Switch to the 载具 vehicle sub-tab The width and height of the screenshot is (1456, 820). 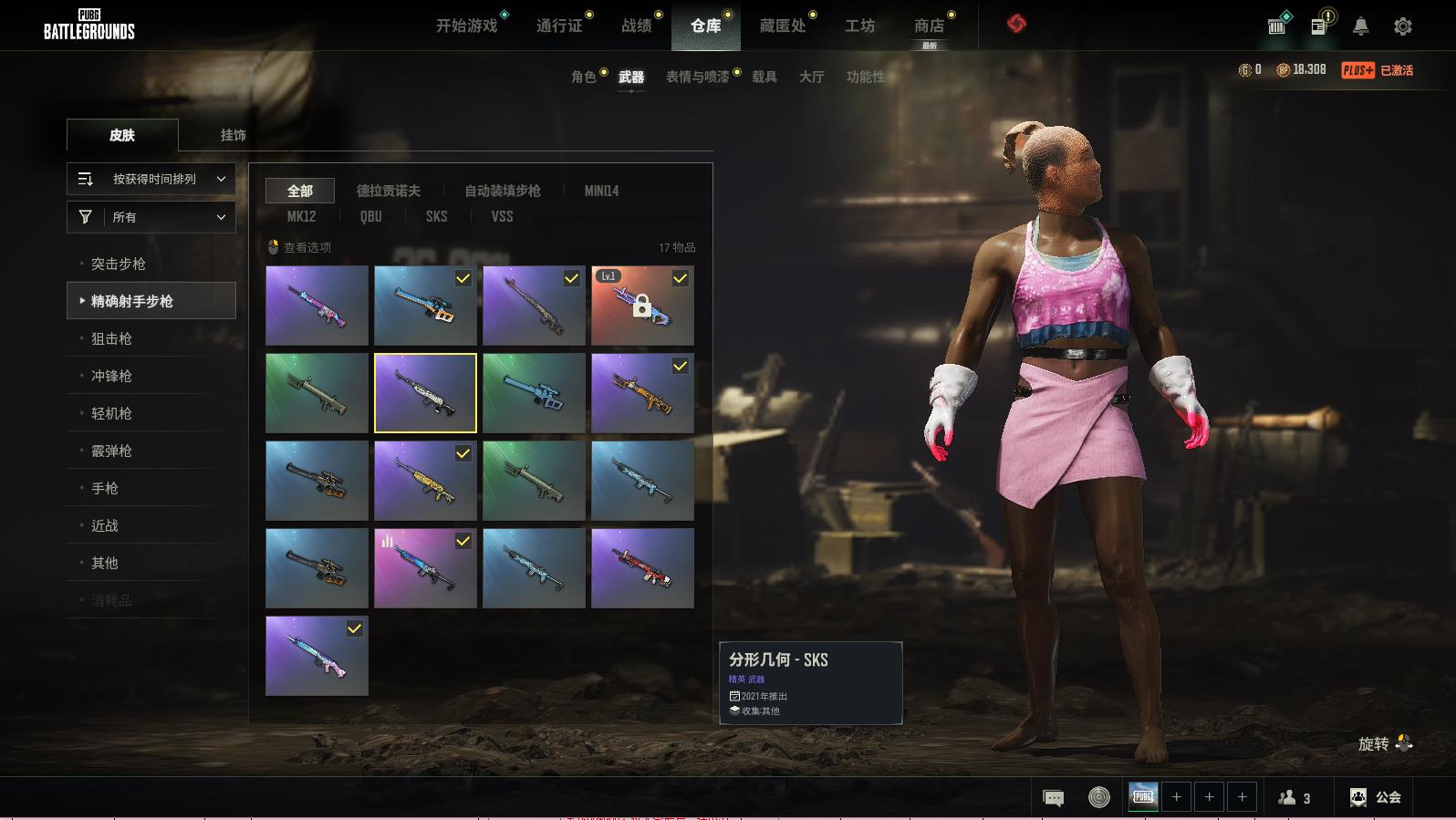[764, 77]
